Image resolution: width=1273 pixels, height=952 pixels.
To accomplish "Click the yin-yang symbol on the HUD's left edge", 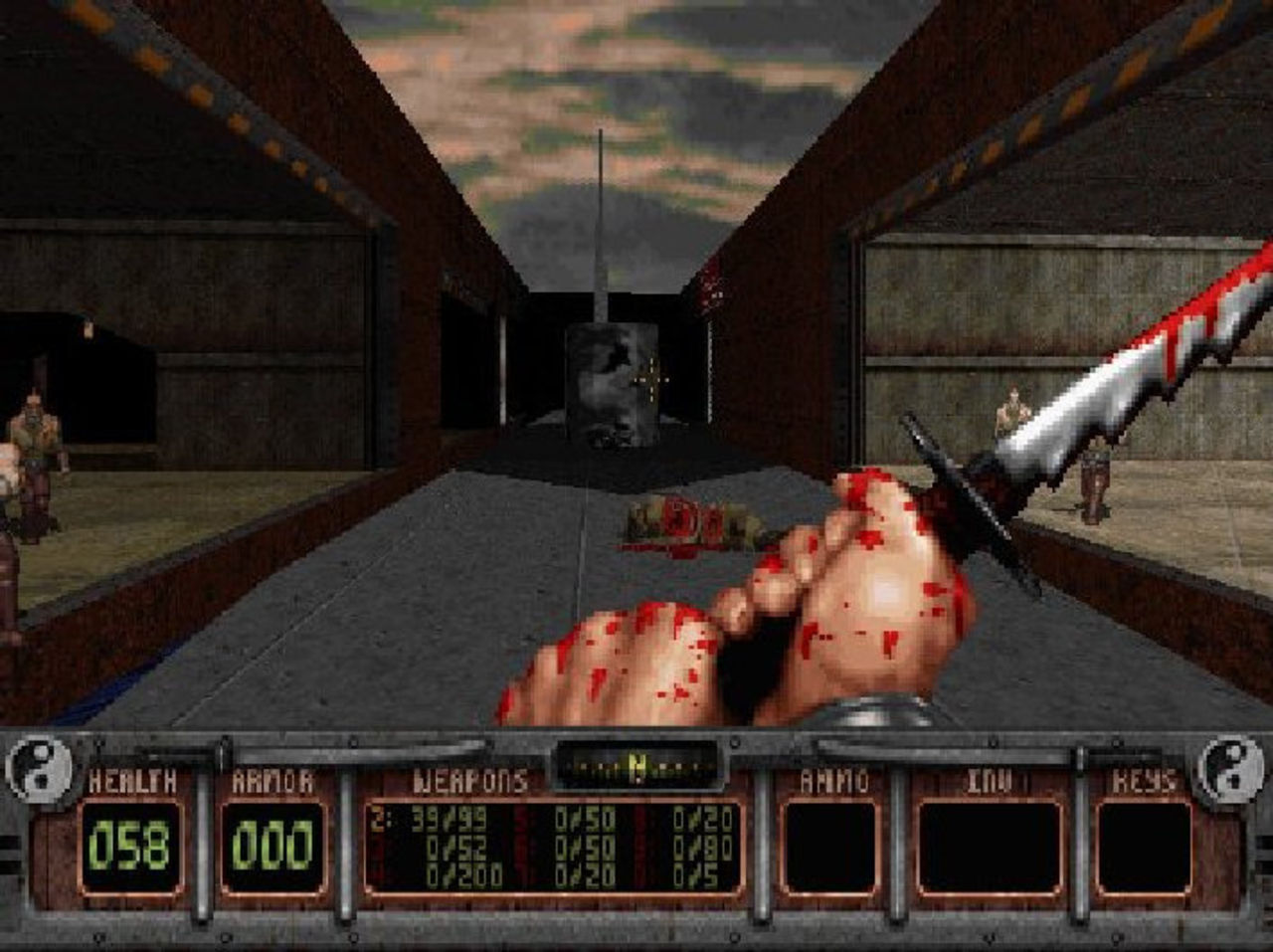I will click(x=40, y=767).
